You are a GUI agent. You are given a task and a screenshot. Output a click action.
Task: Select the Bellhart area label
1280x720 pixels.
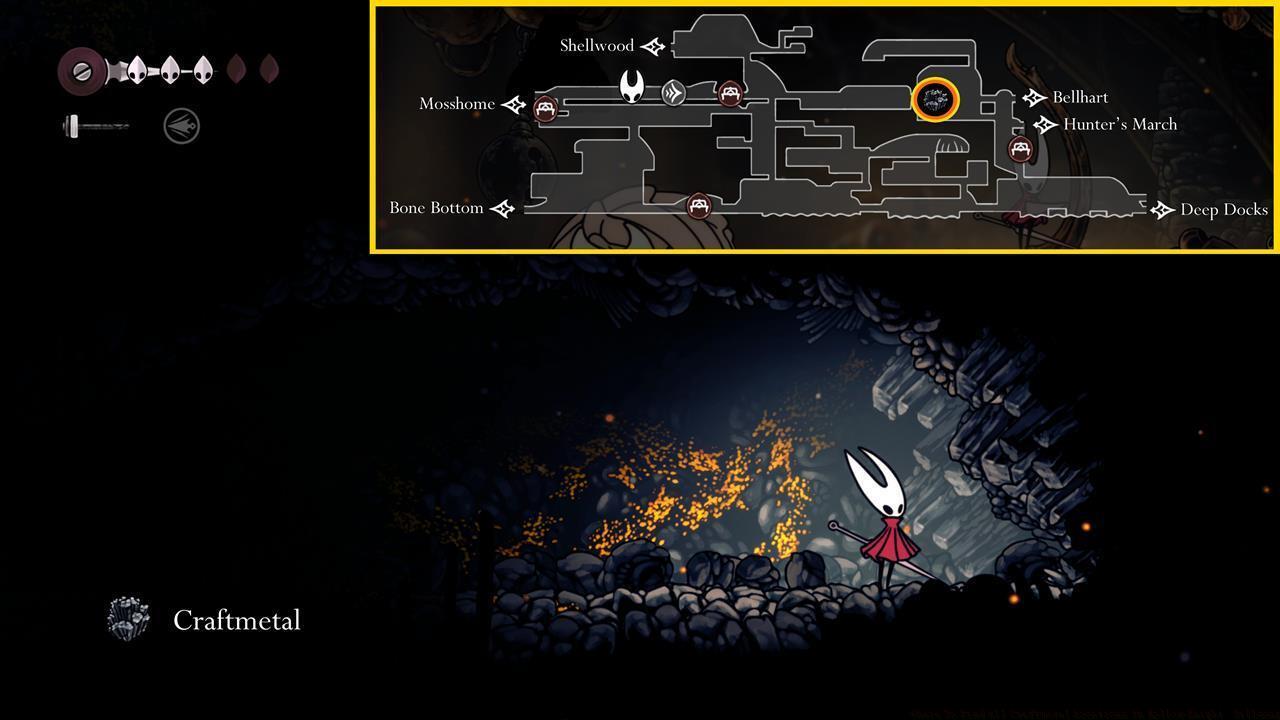point(1081,97)
